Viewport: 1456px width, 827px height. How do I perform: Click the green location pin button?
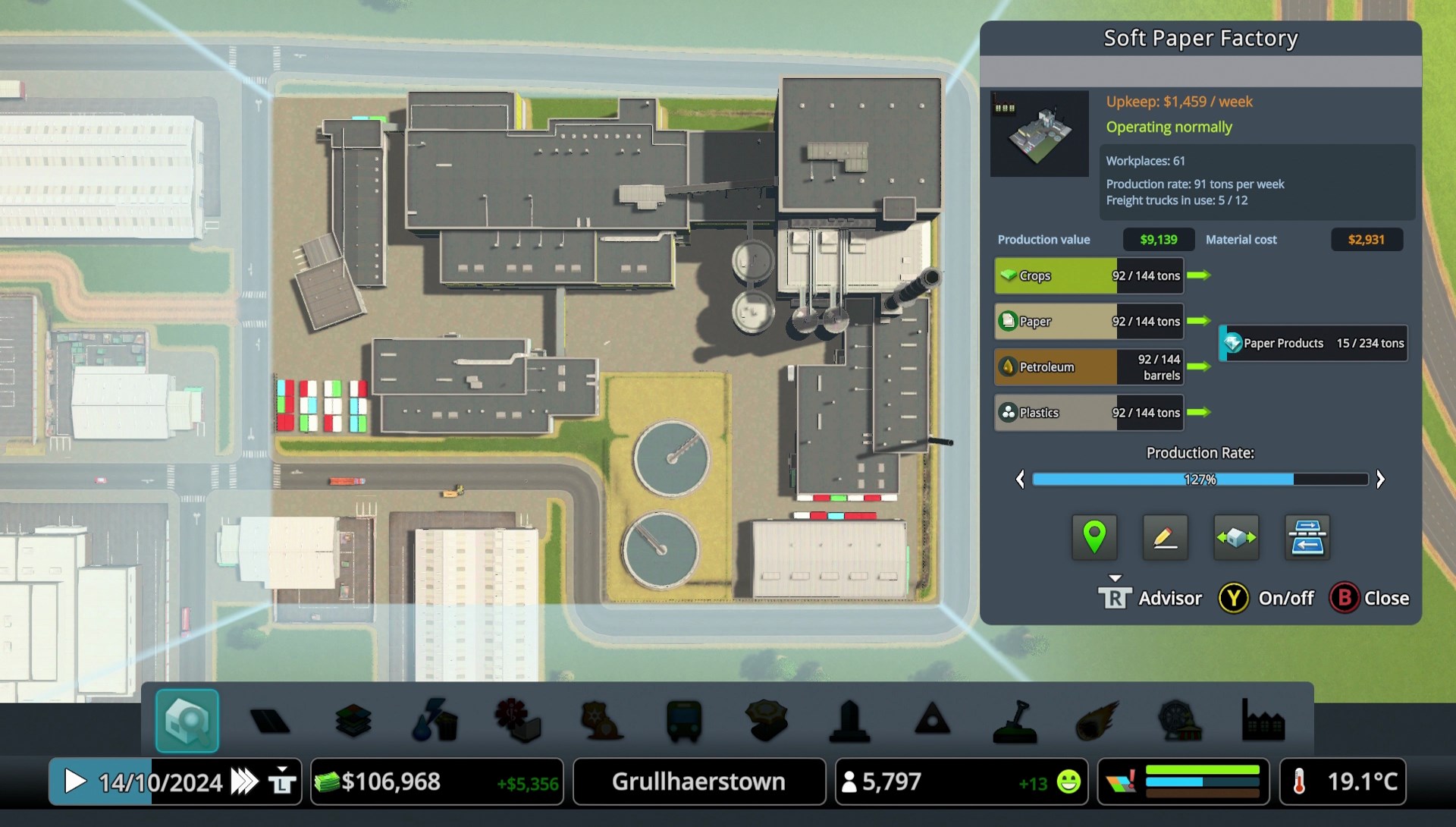[1094, 537]
